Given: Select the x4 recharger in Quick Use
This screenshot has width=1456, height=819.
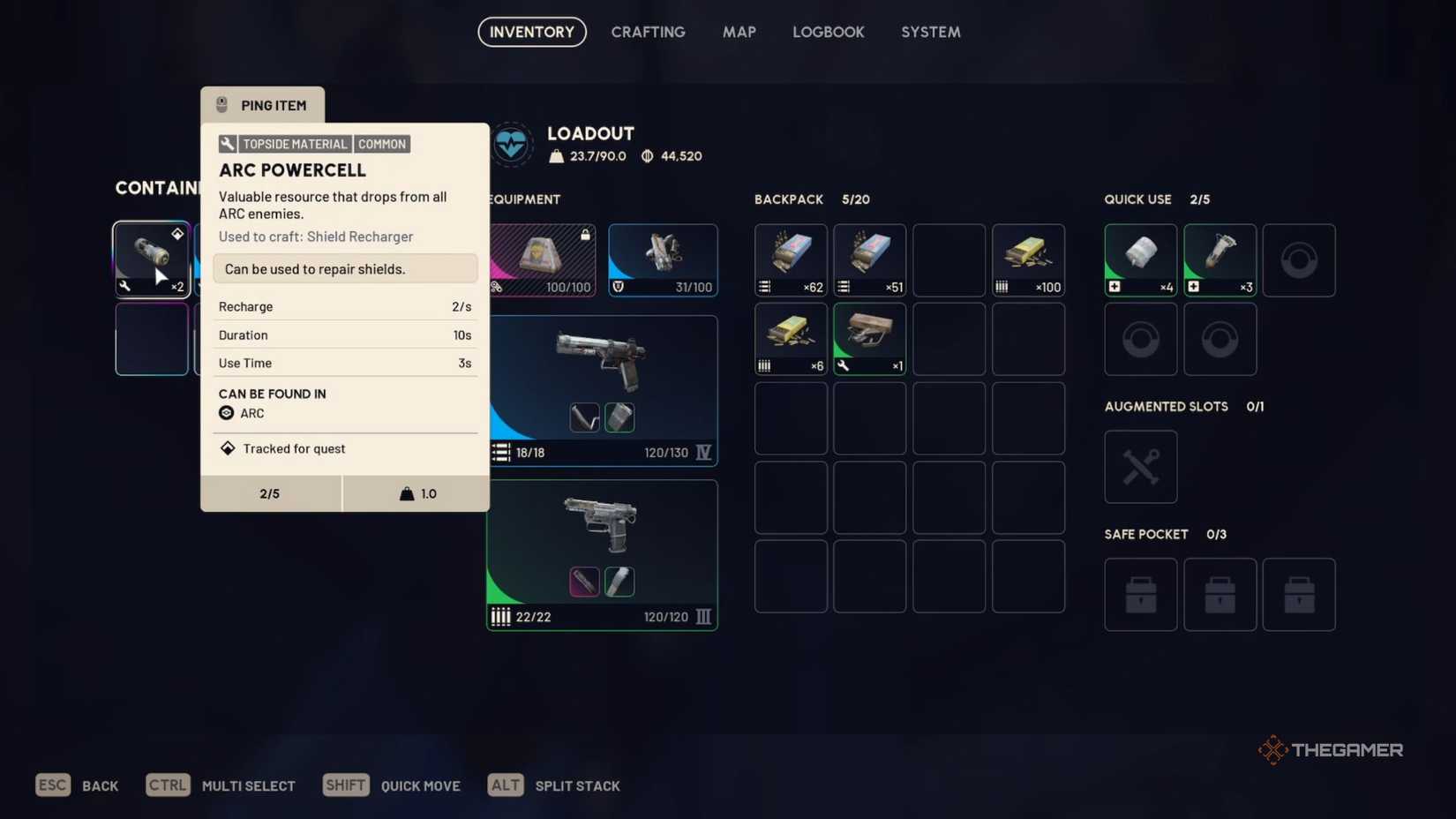Looking at the screenshot, I should (1139, 259).
